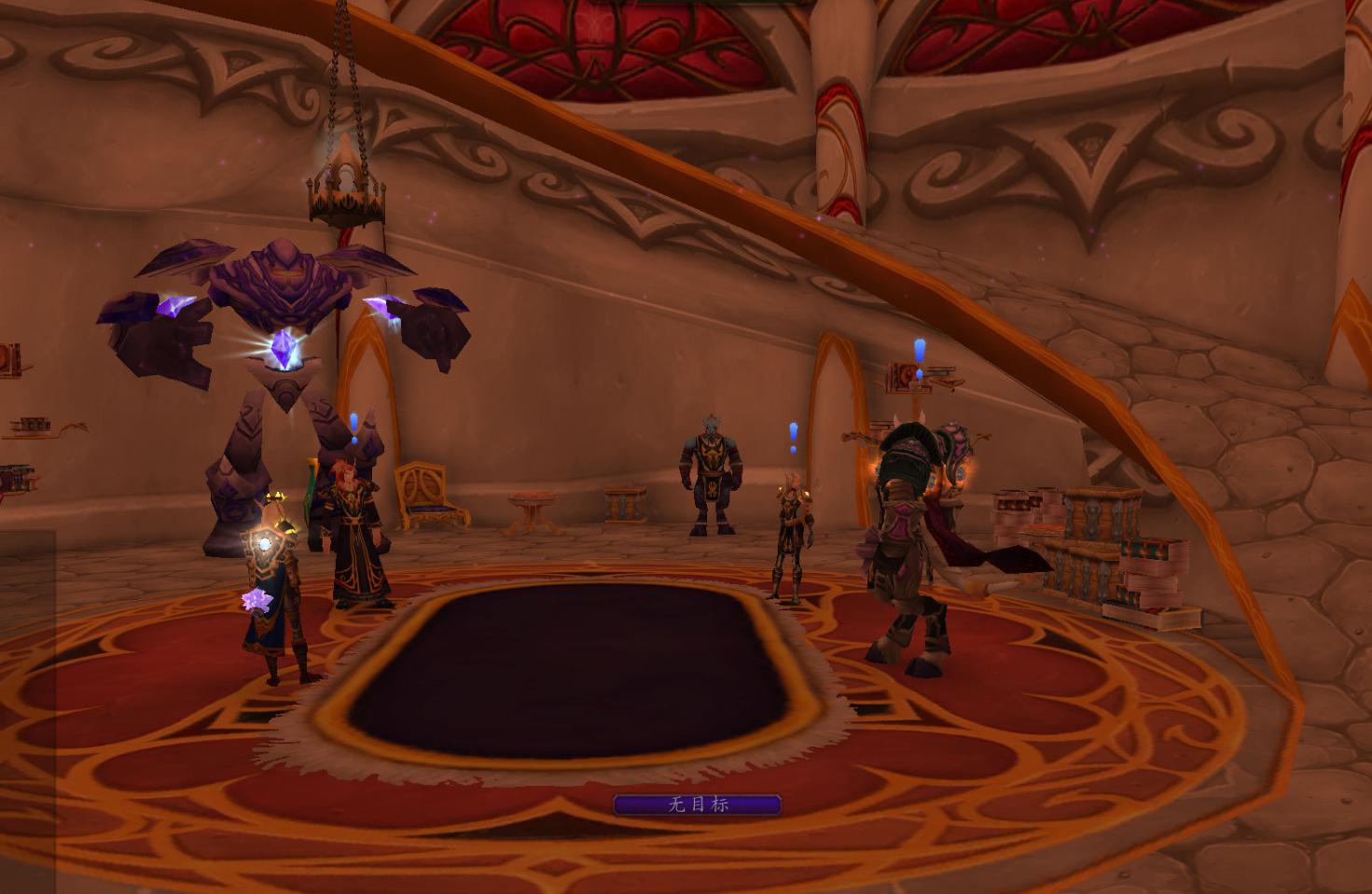
Task: Click the purple 无目标 target bar
Action: pos(697,804)
